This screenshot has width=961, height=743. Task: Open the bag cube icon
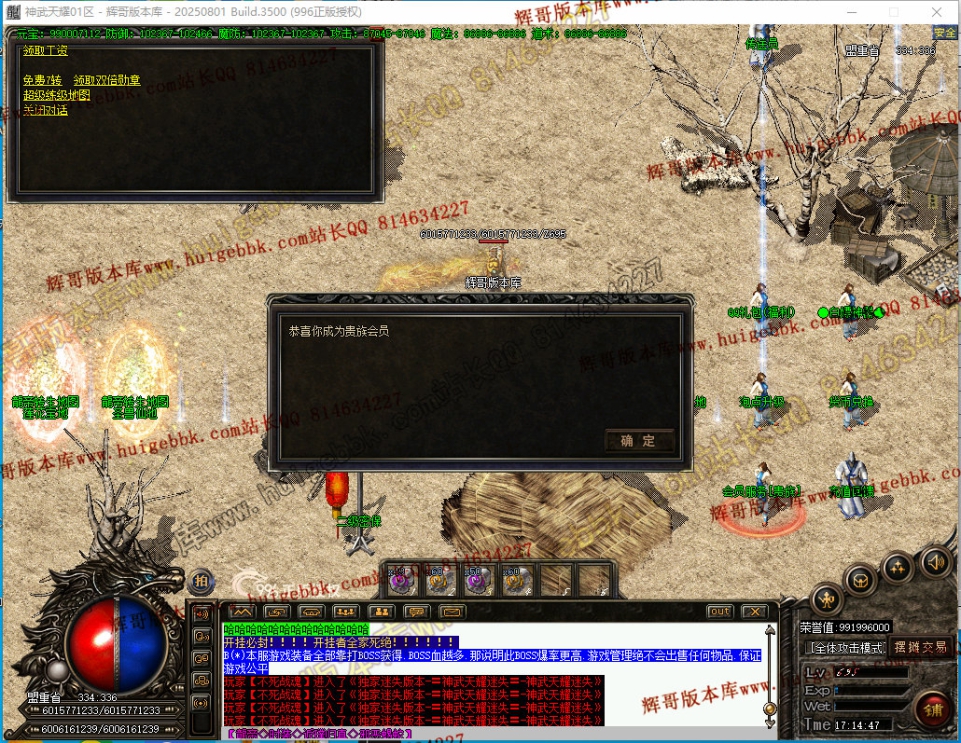tap(861, 579)
